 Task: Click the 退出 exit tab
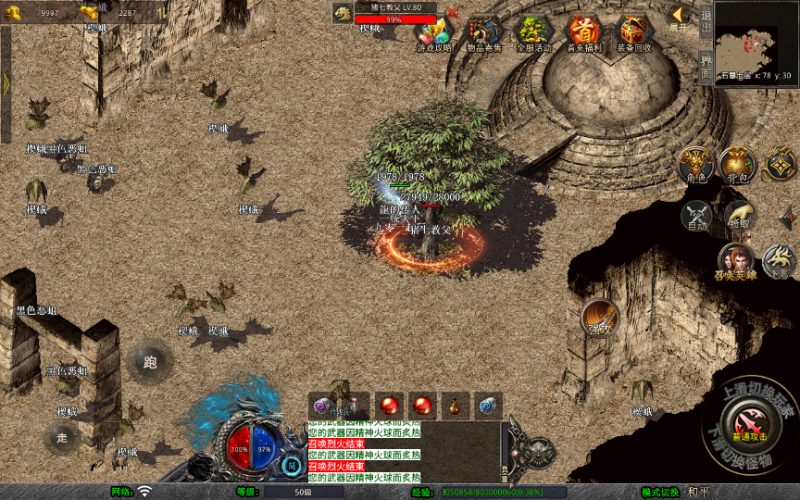click(x=706, y=22)
